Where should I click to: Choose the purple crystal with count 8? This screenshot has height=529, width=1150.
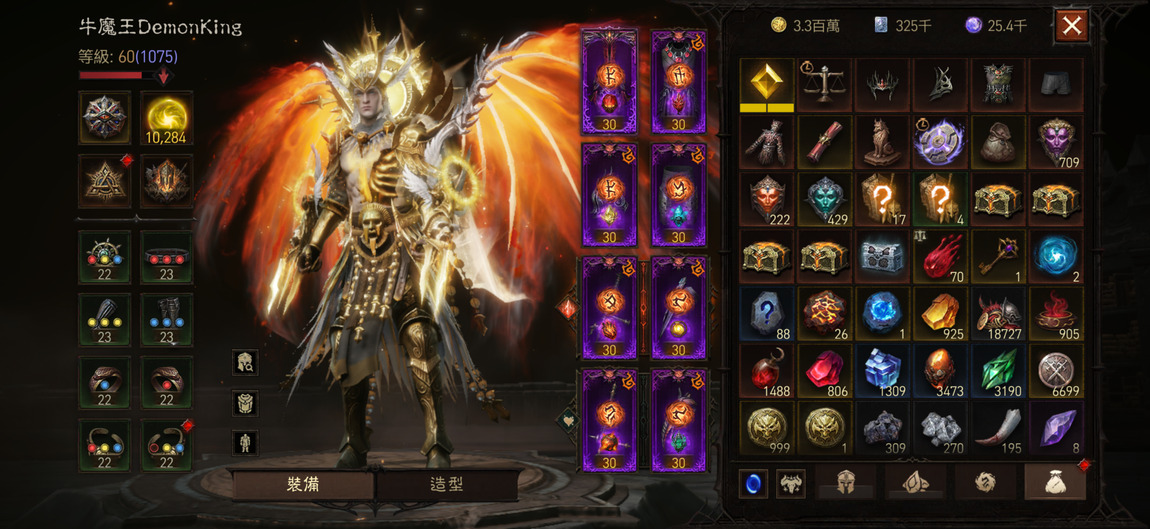point(1055,429)
